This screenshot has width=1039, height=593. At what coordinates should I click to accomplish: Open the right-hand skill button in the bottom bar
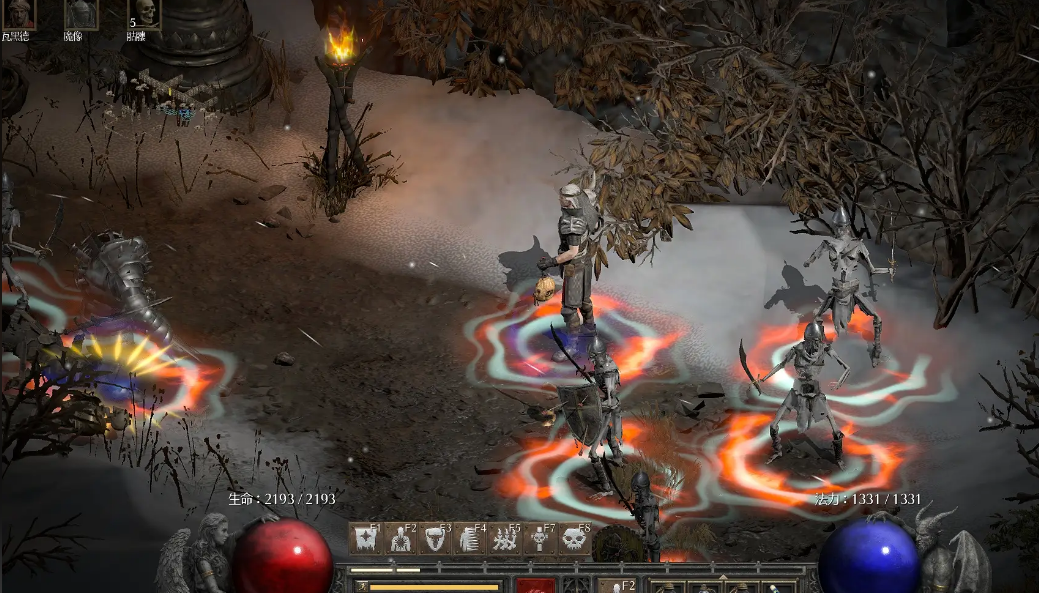click(618, 586)
